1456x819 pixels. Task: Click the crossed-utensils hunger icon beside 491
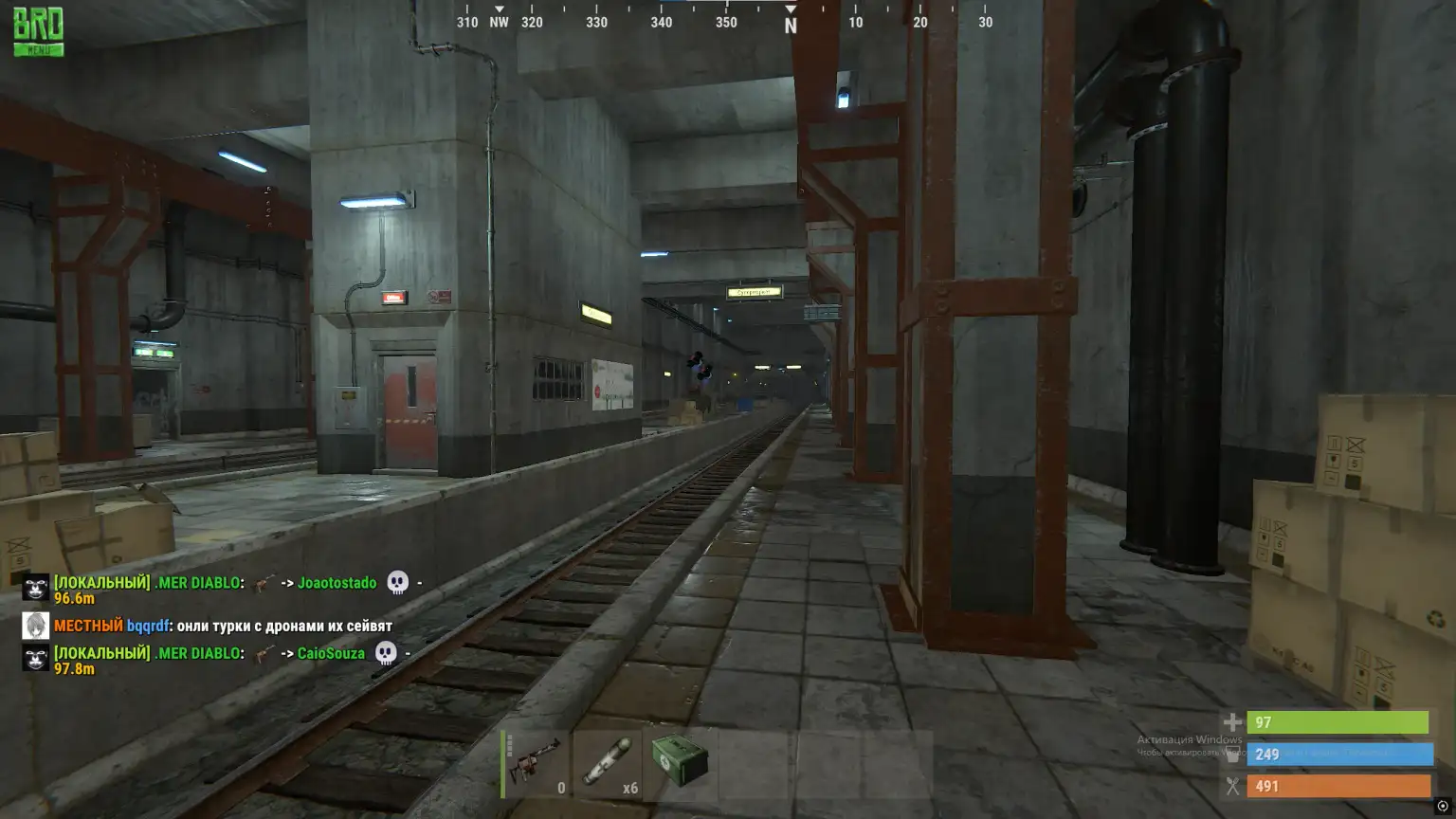coord(1231,786)
